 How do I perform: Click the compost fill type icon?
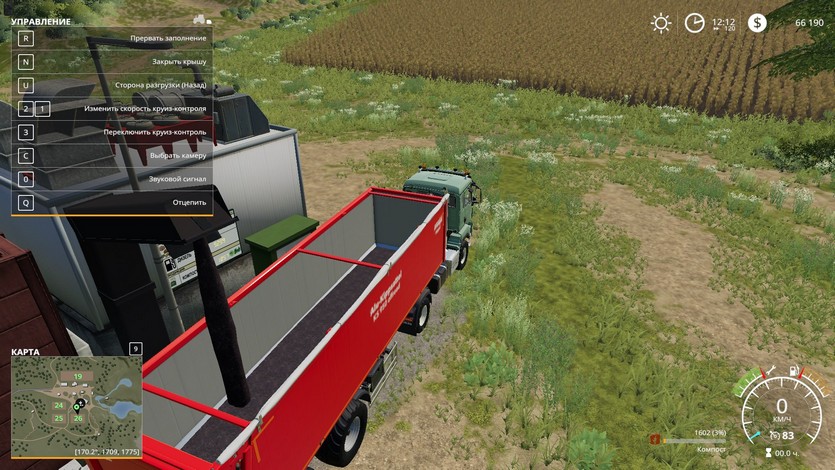click(656, 438)
